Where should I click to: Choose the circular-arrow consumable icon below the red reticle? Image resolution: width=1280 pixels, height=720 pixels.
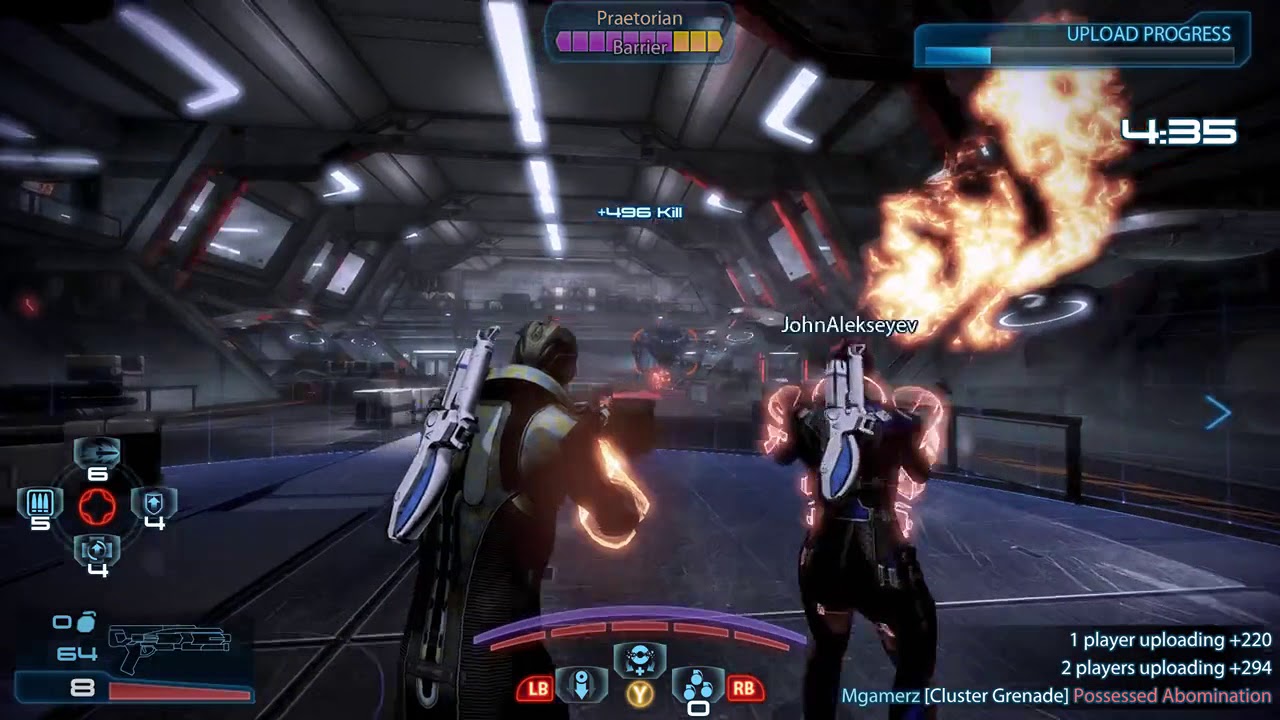point(97,549)
